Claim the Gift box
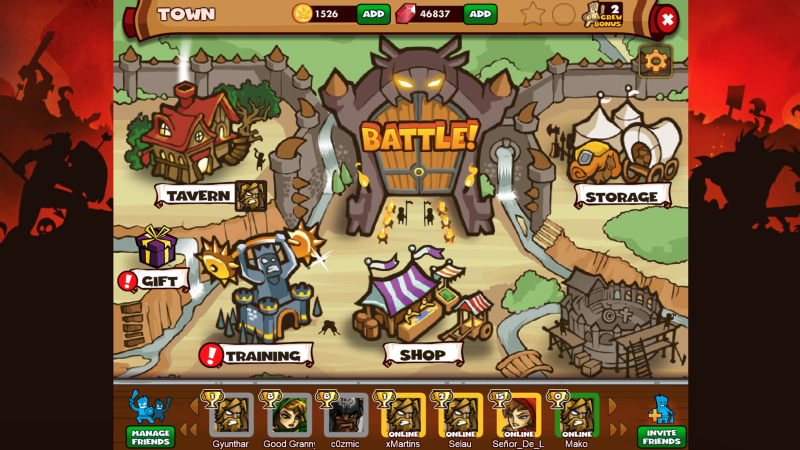Image resolution: width=800 pixels, height=450 pixels. click(156, 249)
